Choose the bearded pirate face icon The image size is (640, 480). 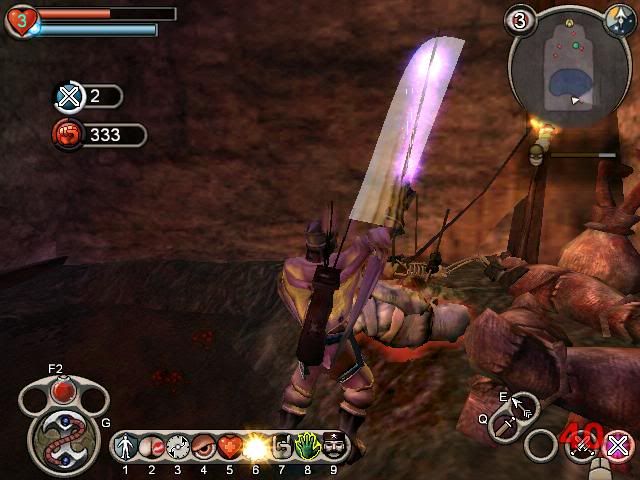click(333, 446)
